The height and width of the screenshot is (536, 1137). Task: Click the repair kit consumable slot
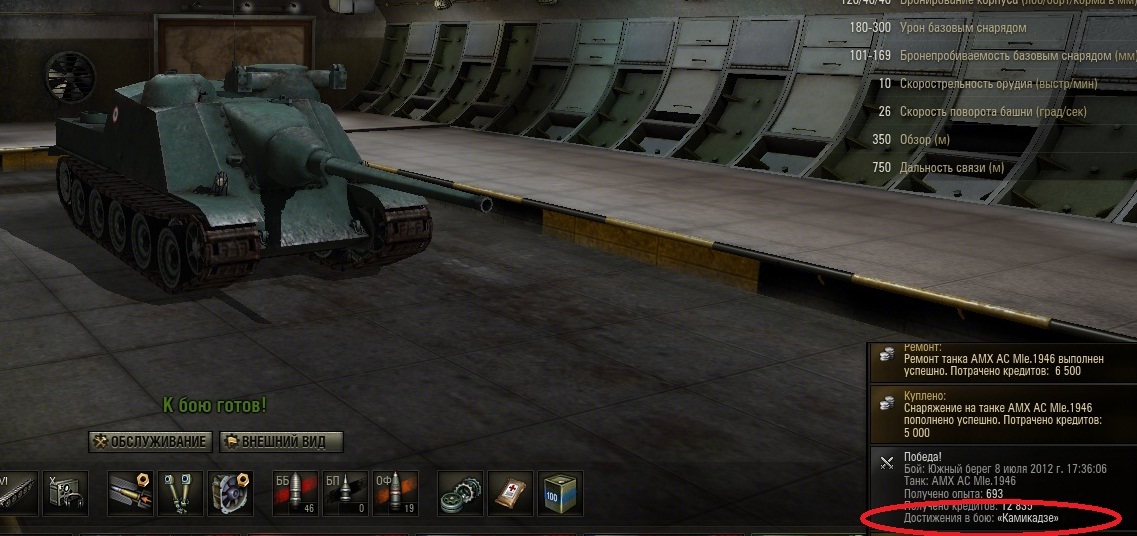point(461,494)
